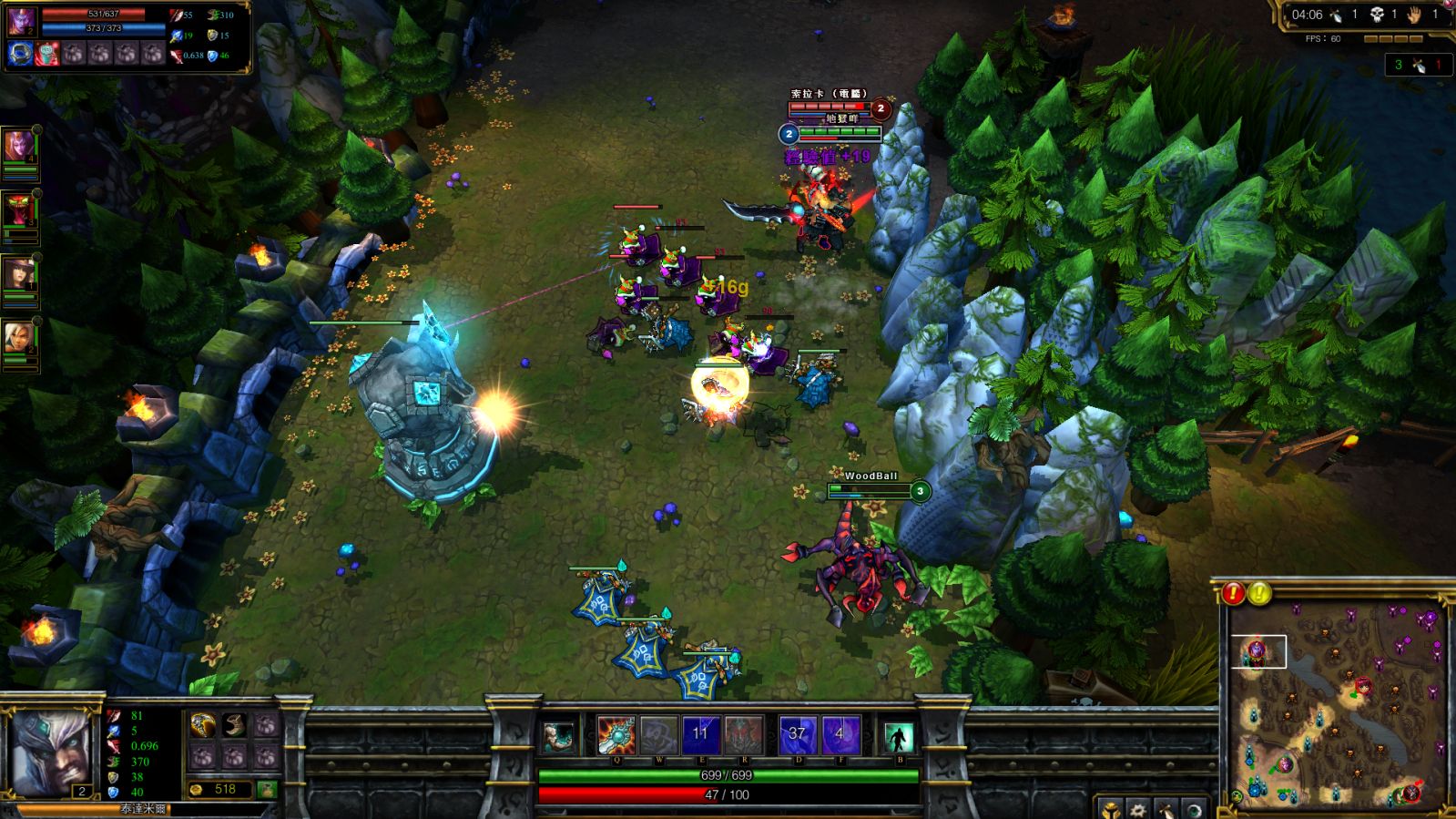1456x819 pixels.
Task: Click the E ability showing cooldown 11
Action: tap(700, 735)
